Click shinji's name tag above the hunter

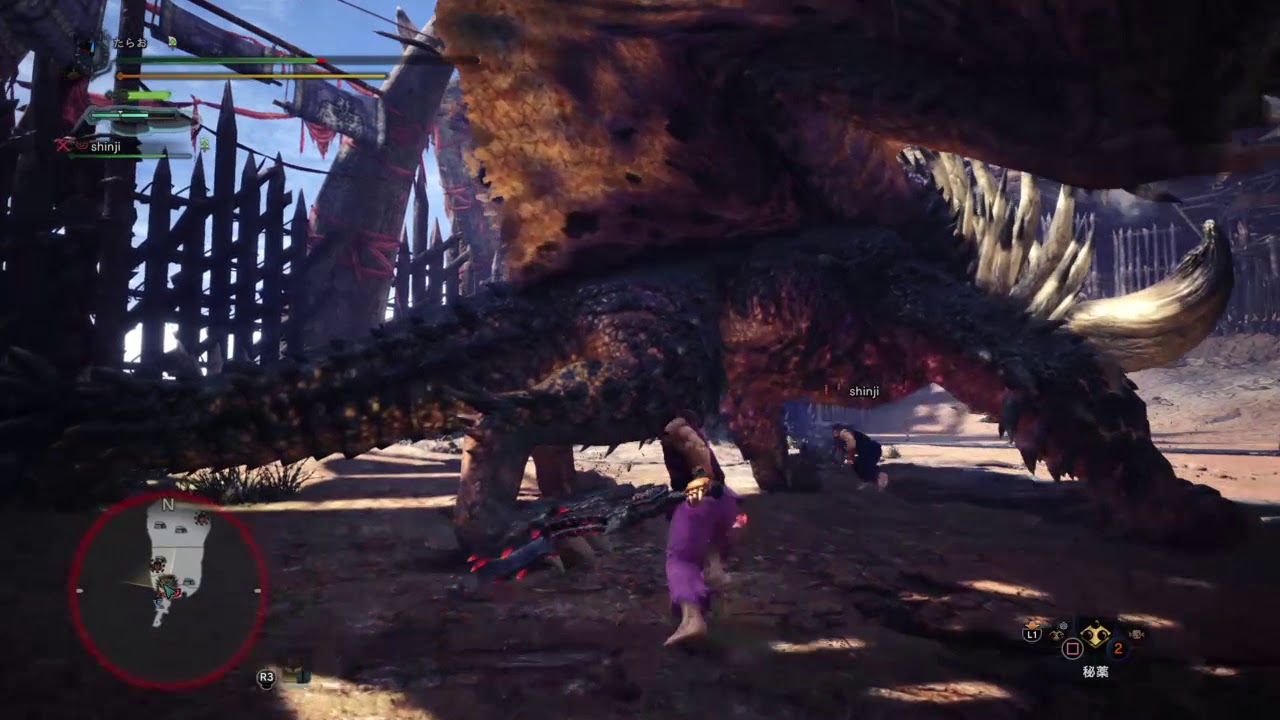coord(863,393)
